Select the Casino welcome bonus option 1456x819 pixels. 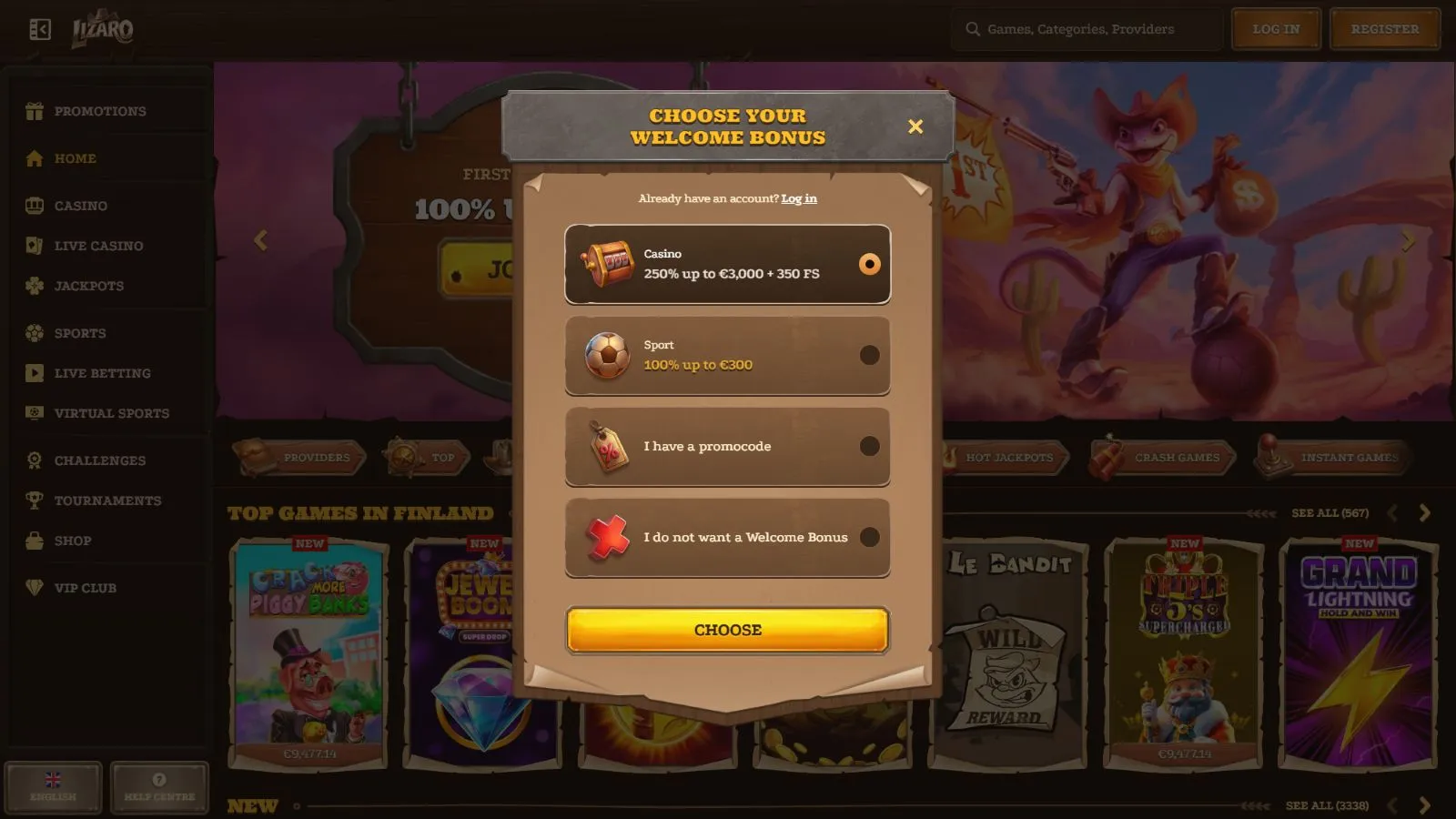coord(727,264)
